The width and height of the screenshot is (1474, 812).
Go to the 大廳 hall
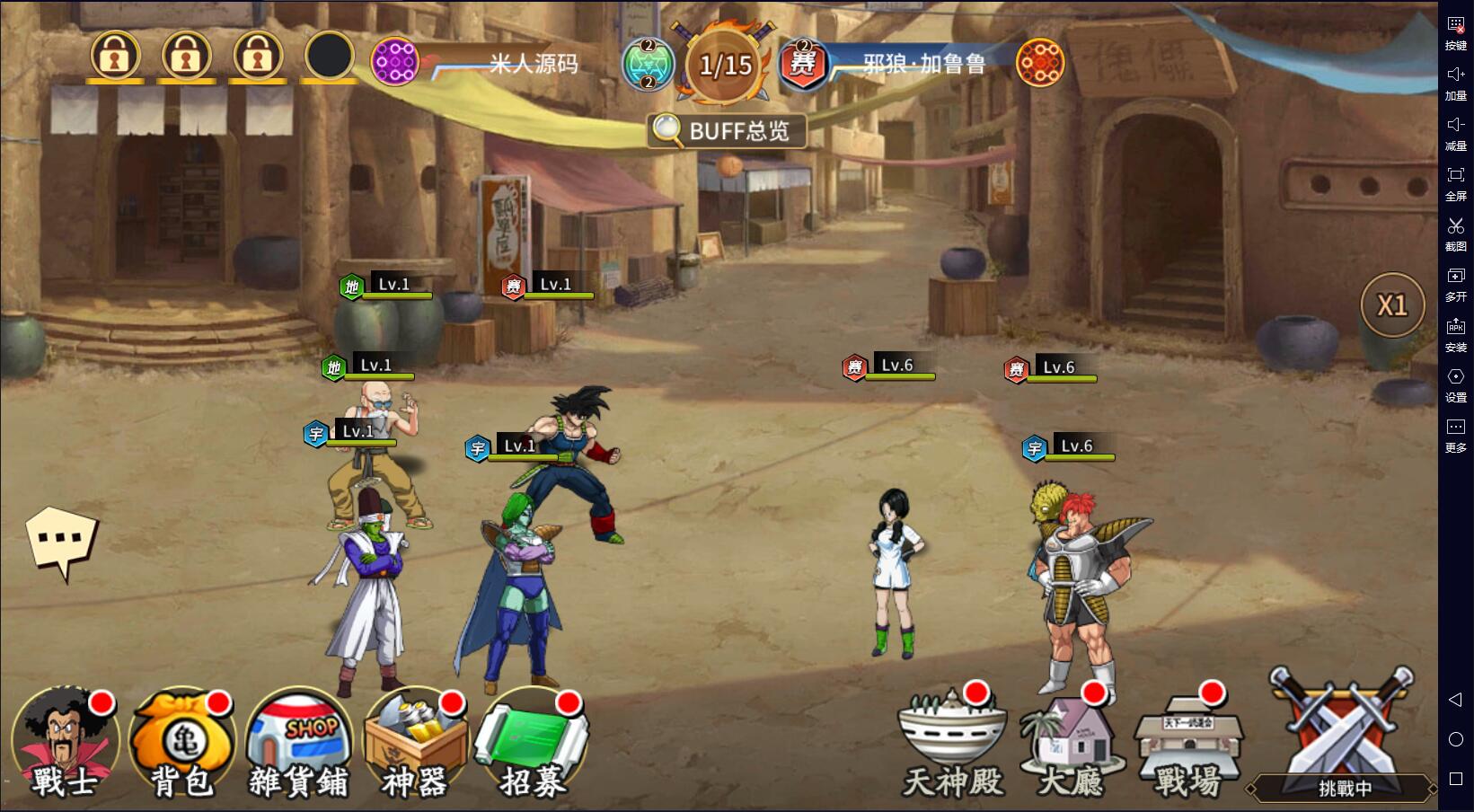click(1071, 745)
